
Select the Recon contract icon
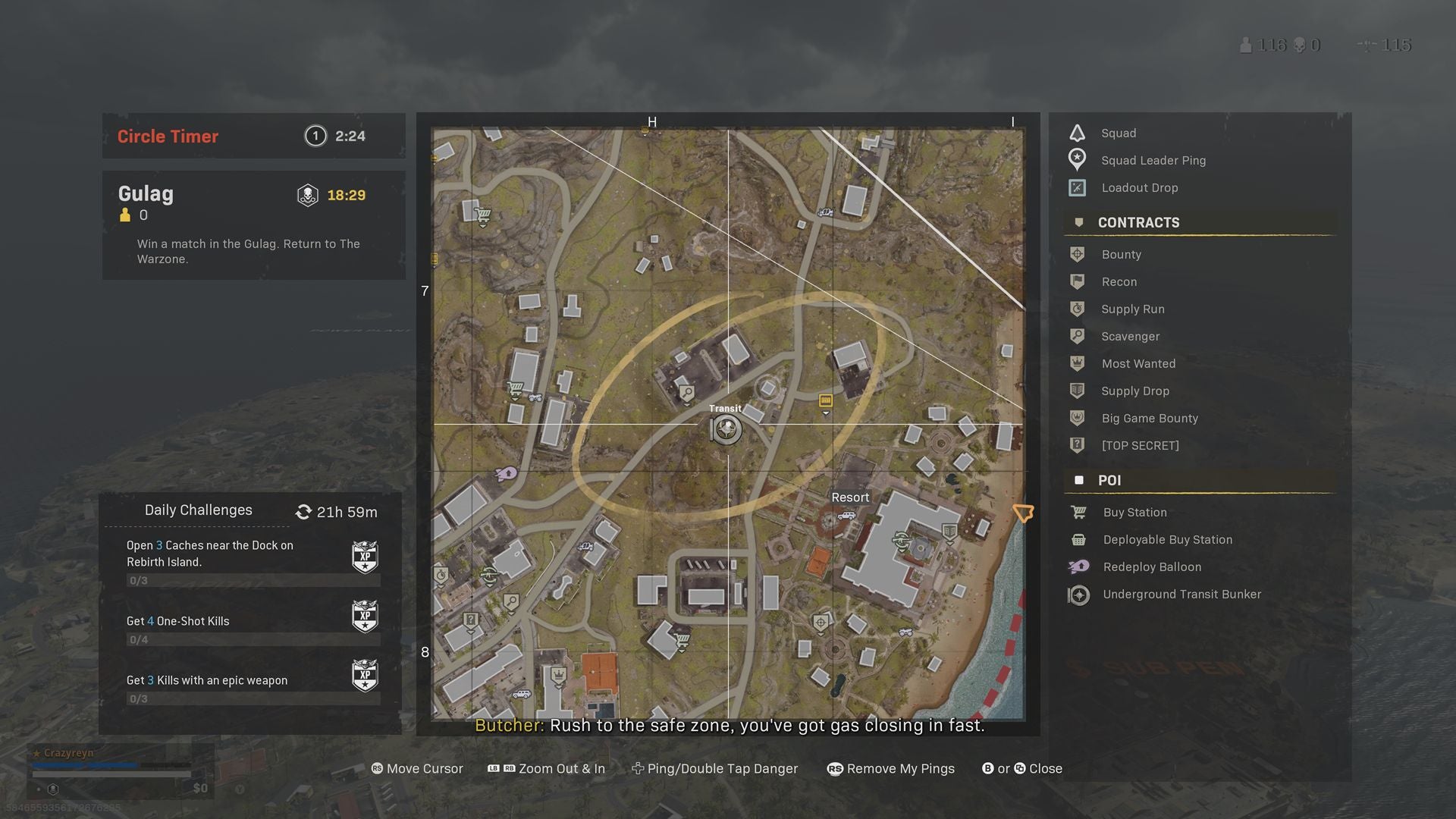click(1078, 281)
